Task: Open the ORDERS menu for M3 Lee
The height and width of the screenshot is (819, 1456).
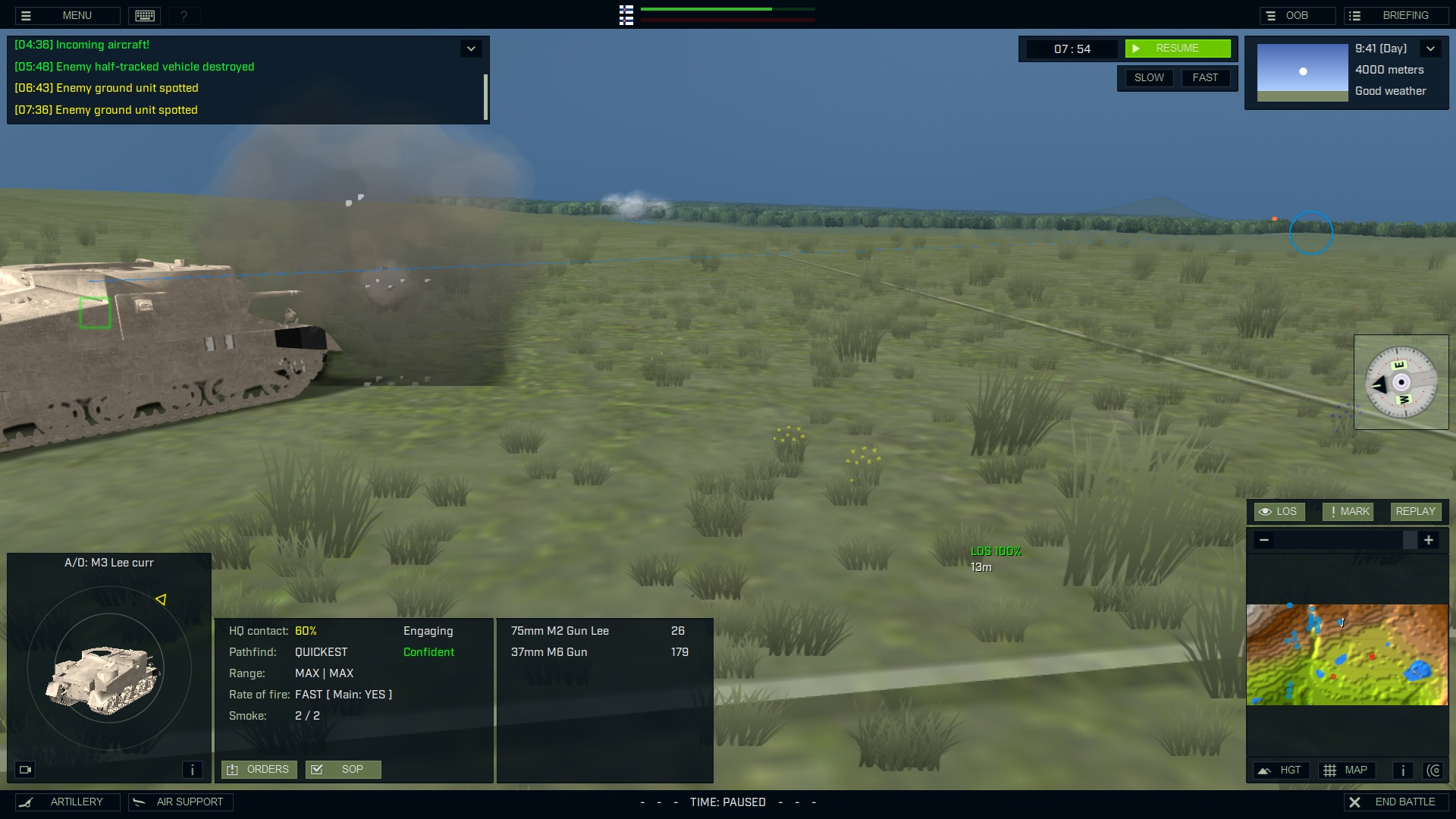Action: [x=259, y=769]
